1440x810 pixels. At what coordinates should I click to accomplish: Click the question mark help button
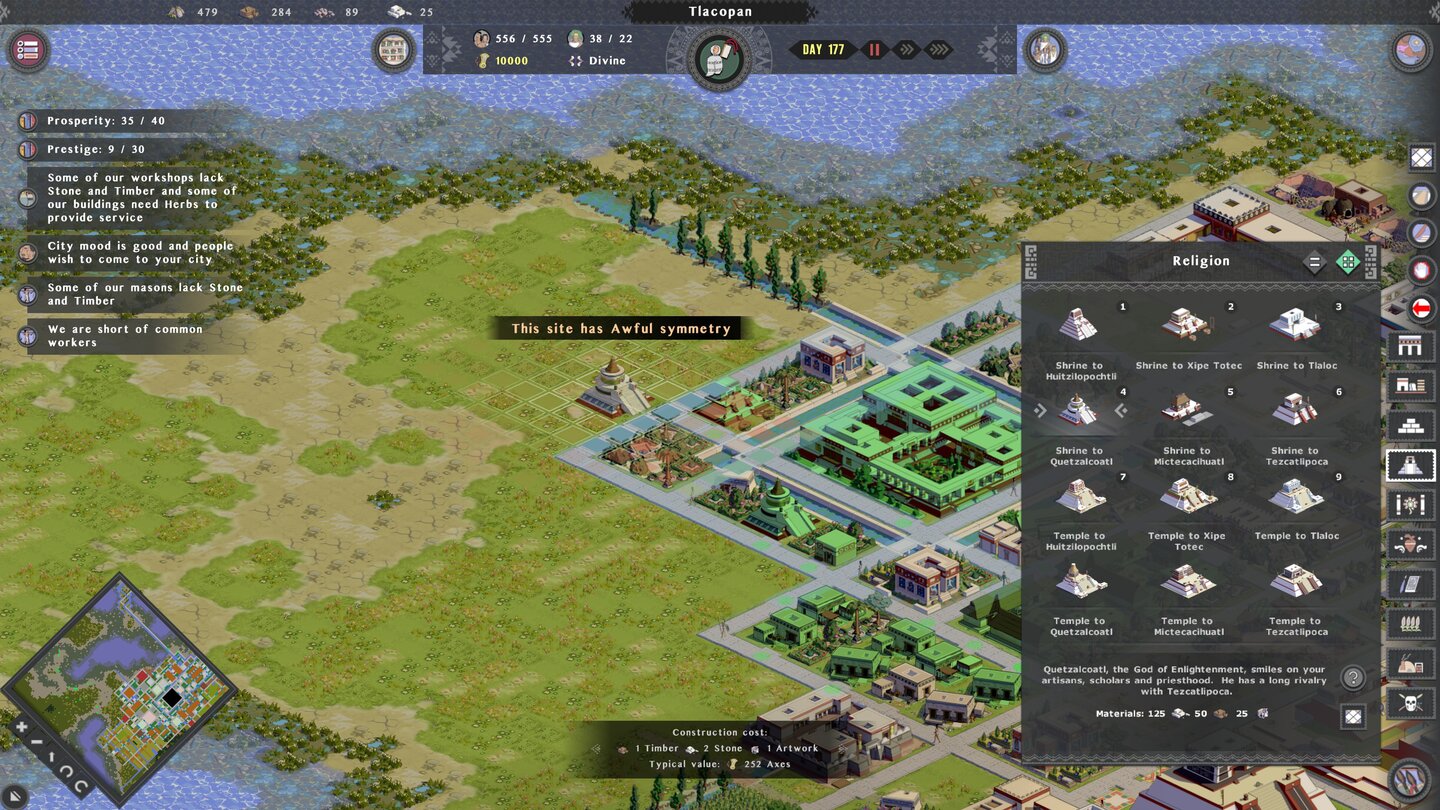(x=1355, y=676)
